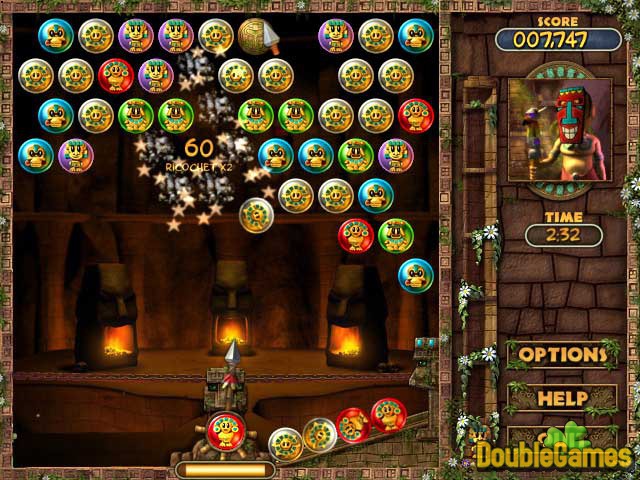
Task: Show the Help screen
Action: click(562, 398)
